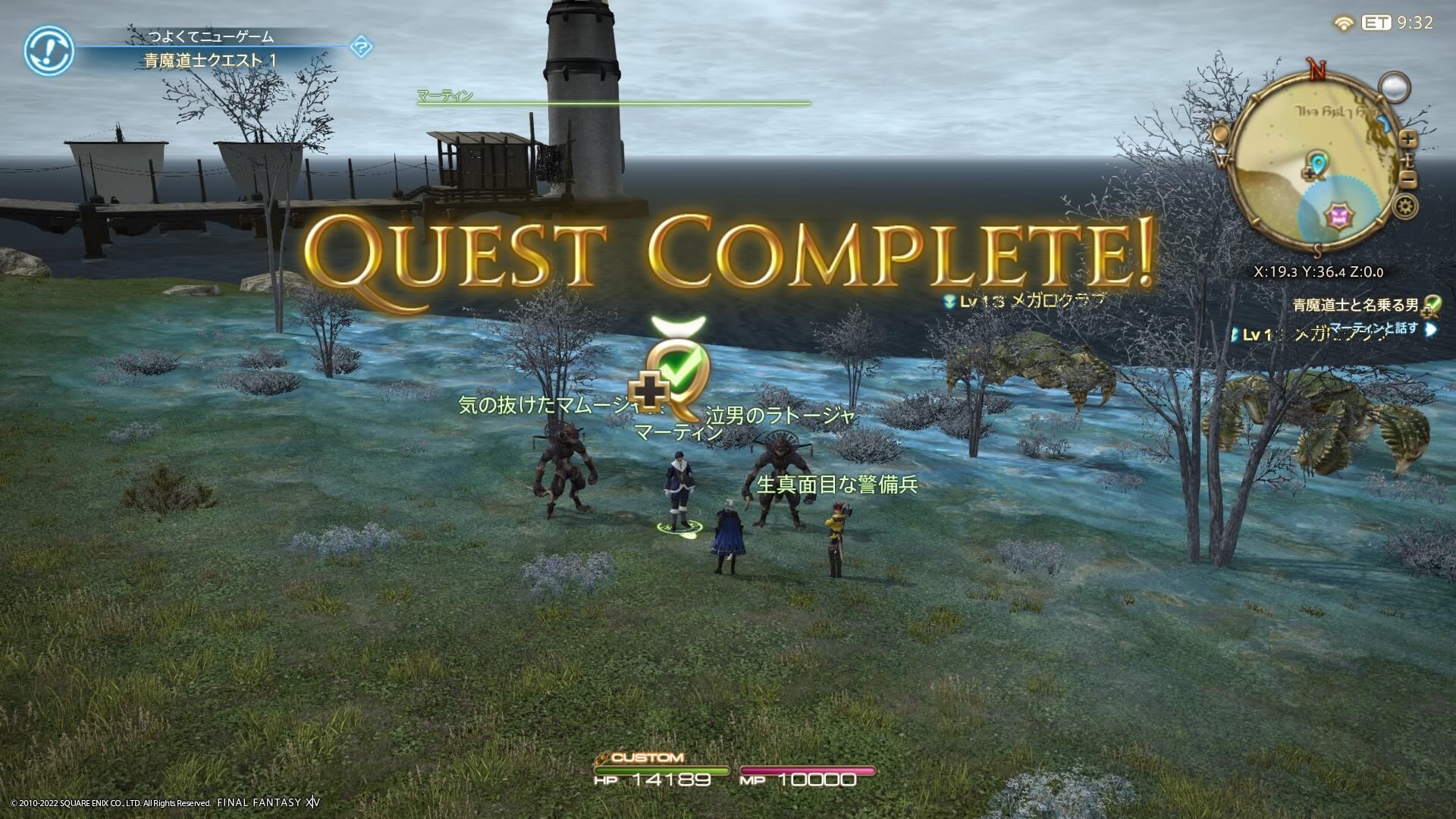Zoom in with the minimap plus button
This screenshot has width=1456, height=819.
click(1408, 140)
